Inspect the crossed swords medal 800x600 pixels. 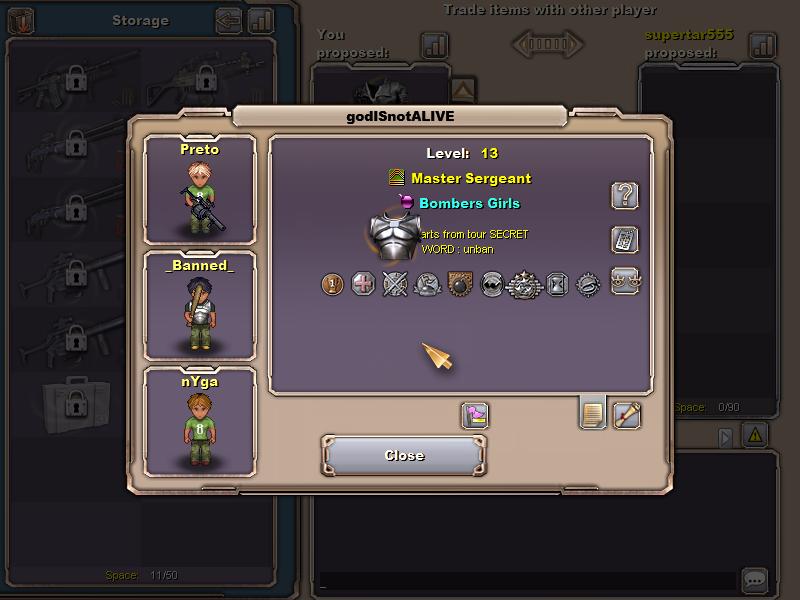(x=396, y=285)
